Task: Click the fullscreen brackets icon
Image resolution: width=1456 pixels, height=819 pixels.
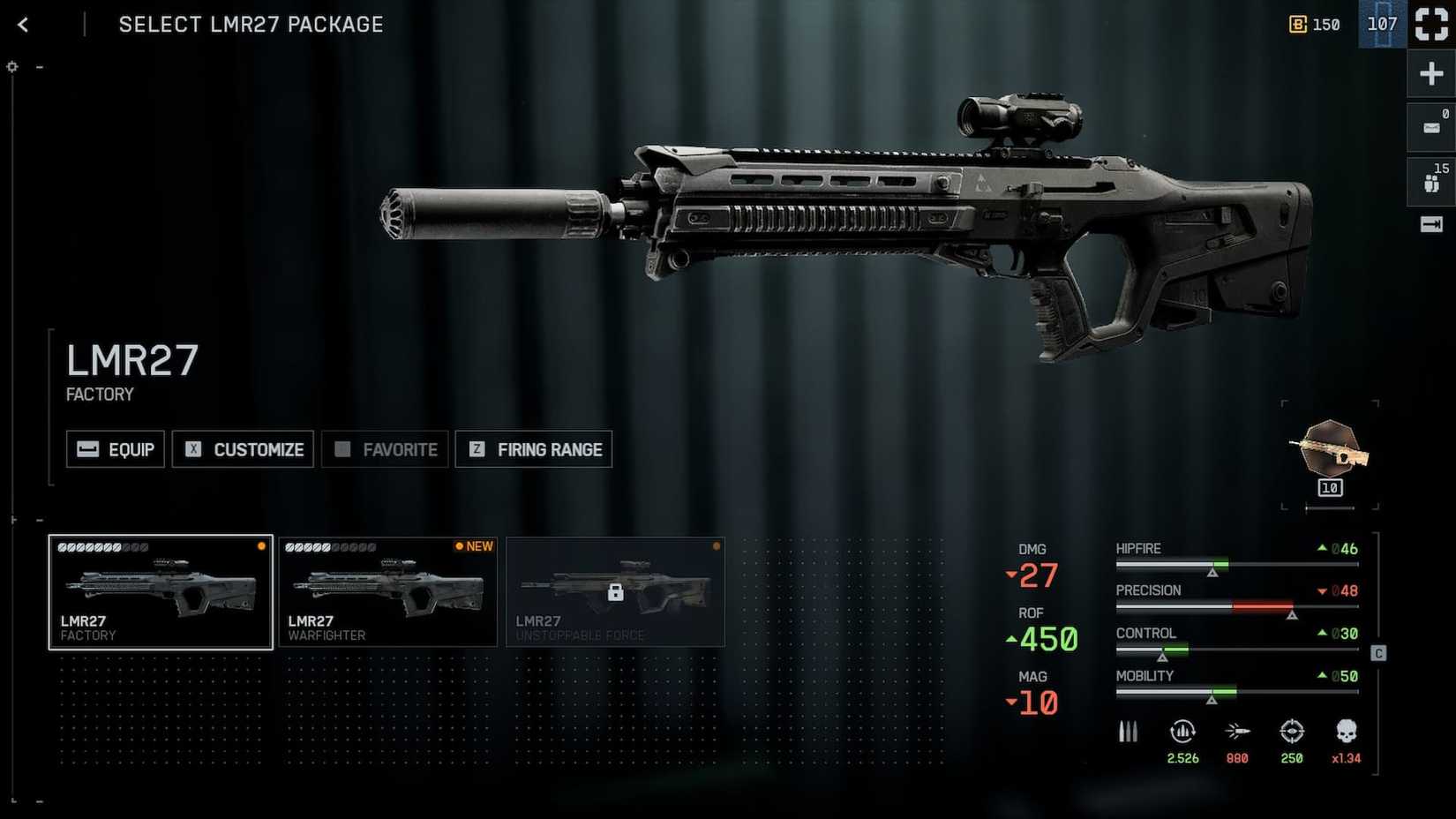Action: pos(1430,24)
